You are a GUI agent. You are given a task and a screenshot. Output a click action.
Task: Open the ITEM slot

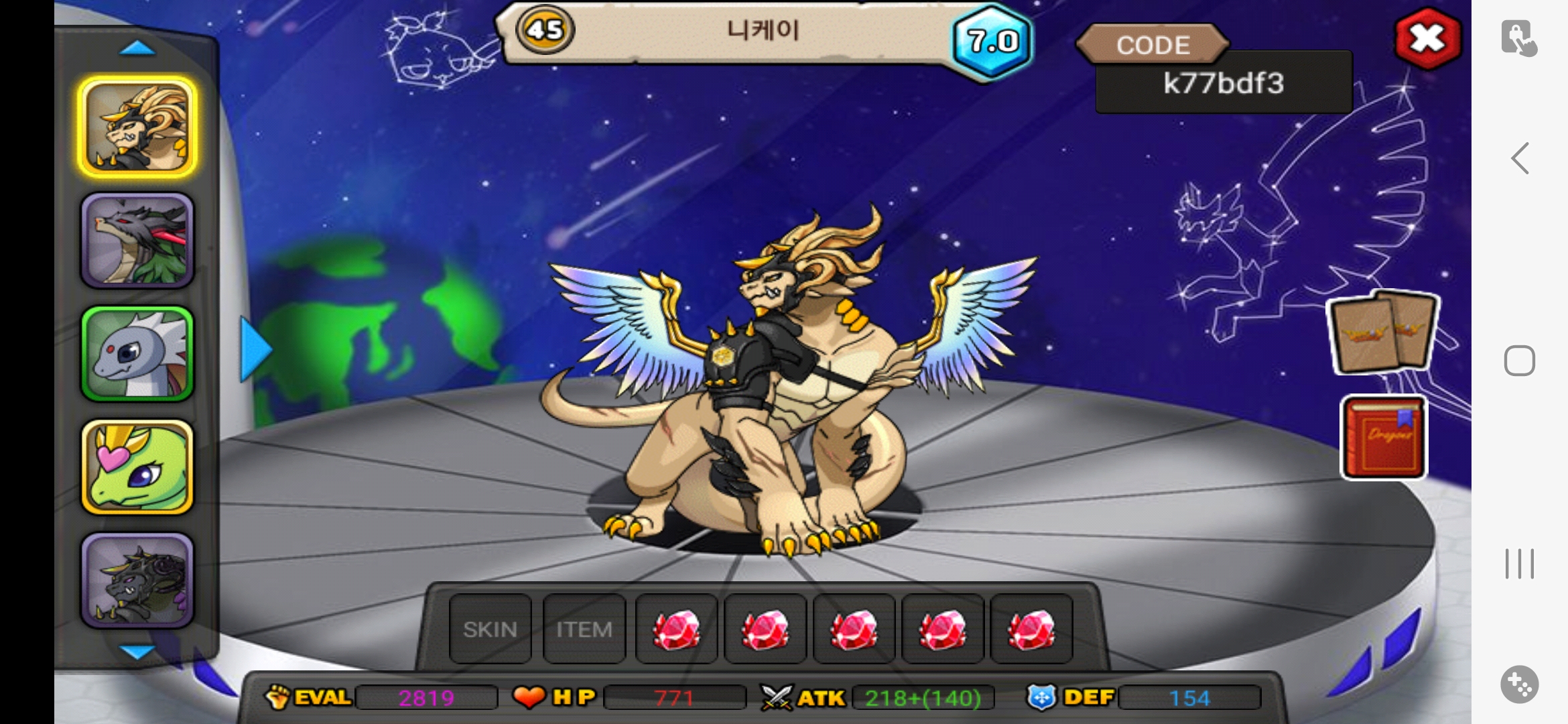coord(584,629)
